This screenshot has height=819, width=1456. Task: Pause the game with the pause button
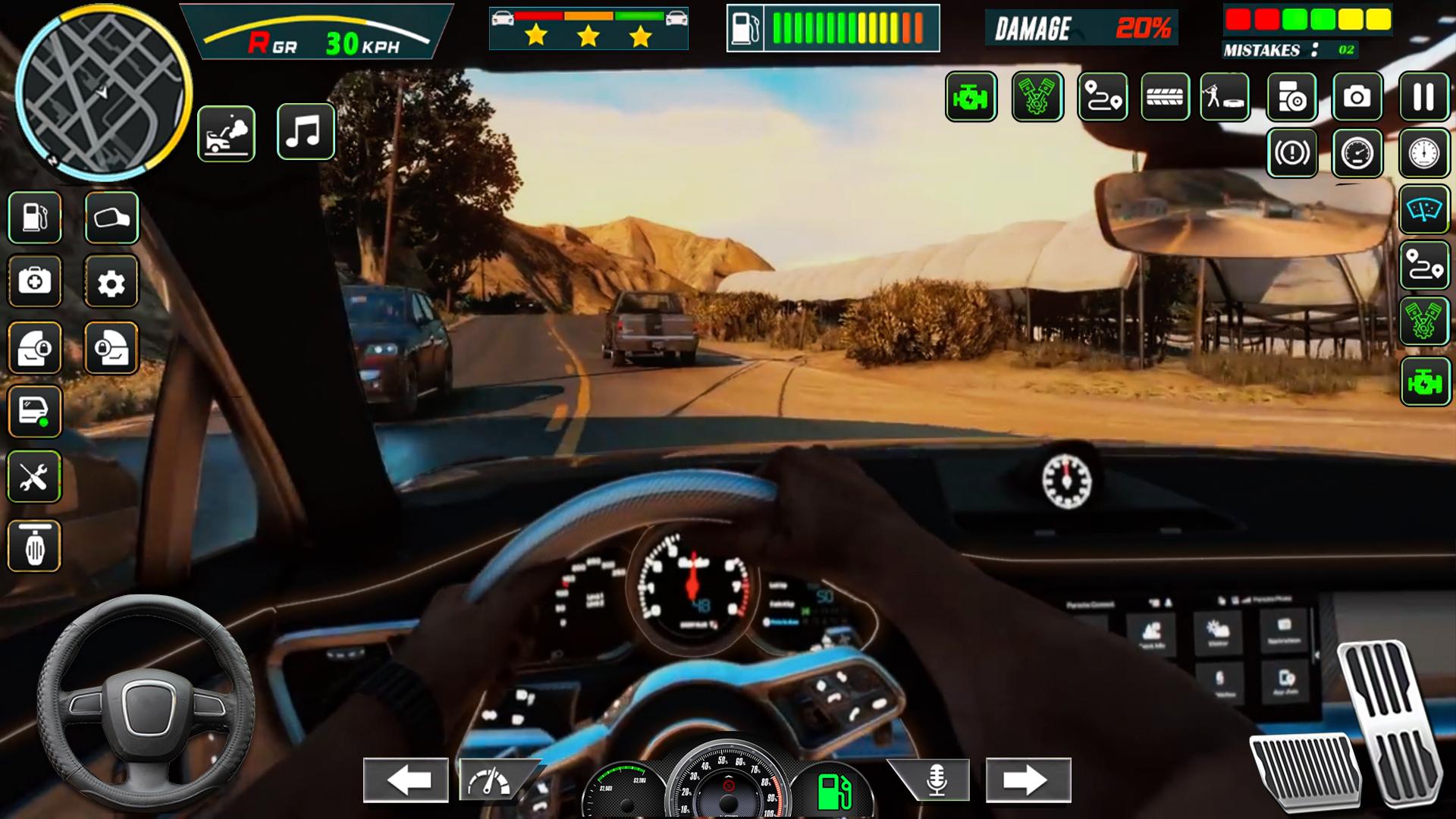(x=1423, y=97)
